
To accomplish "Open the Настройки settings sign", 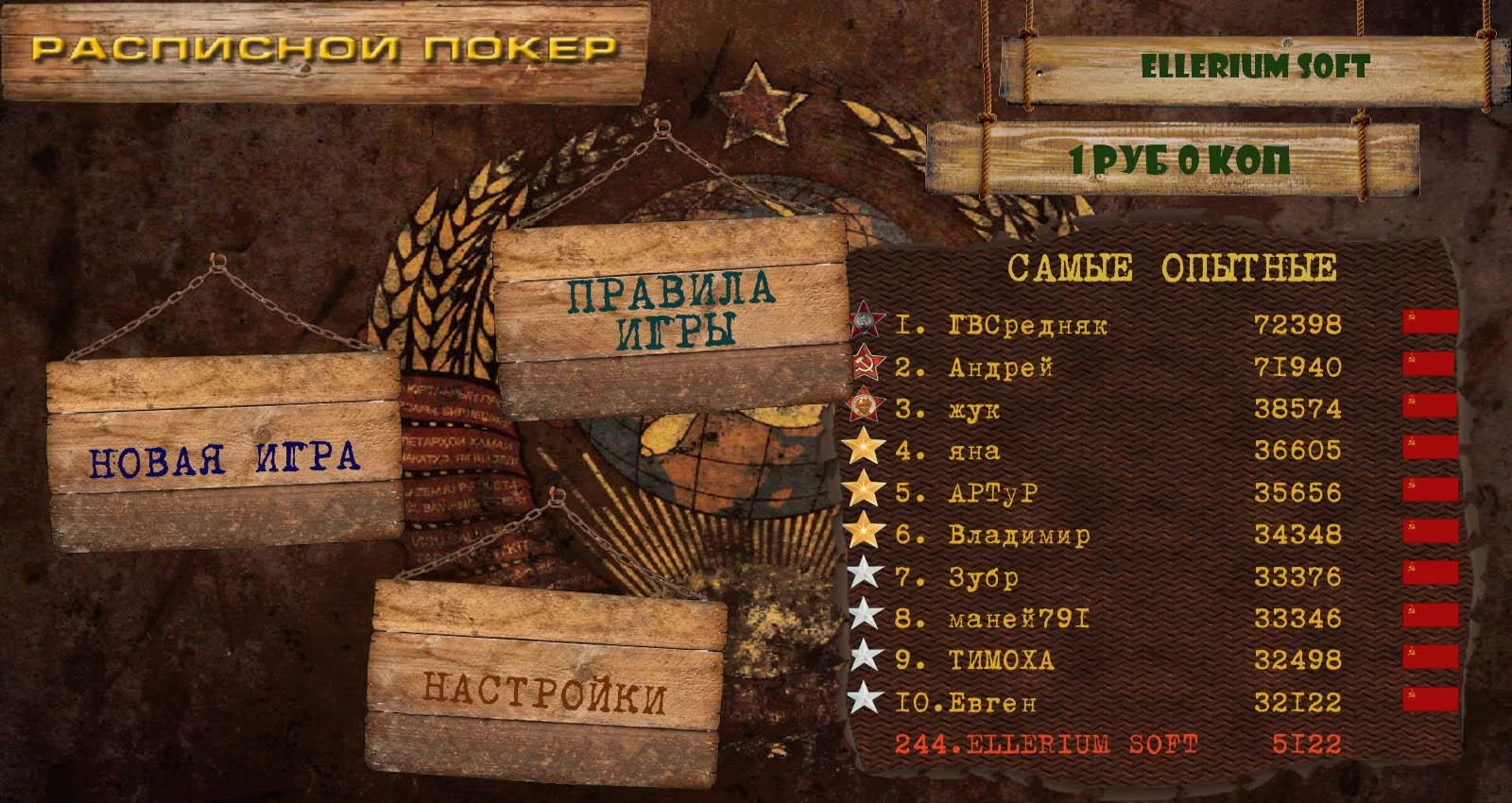I will (544, 693).
